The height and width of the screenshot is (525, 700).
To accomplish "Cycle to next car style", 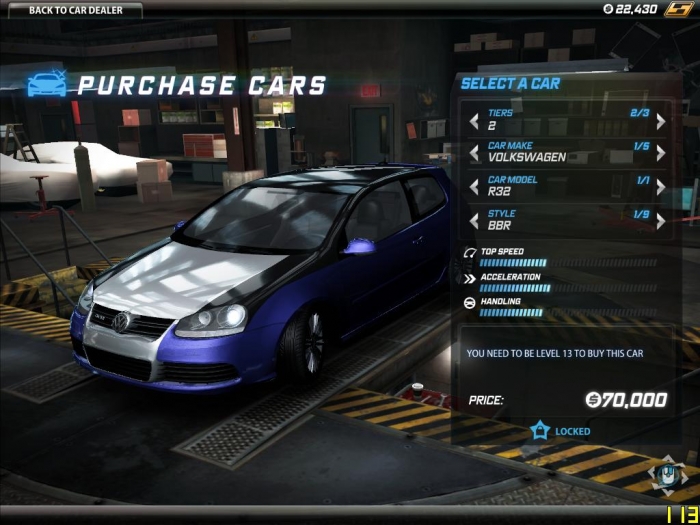I will click(x=661, y=220).
